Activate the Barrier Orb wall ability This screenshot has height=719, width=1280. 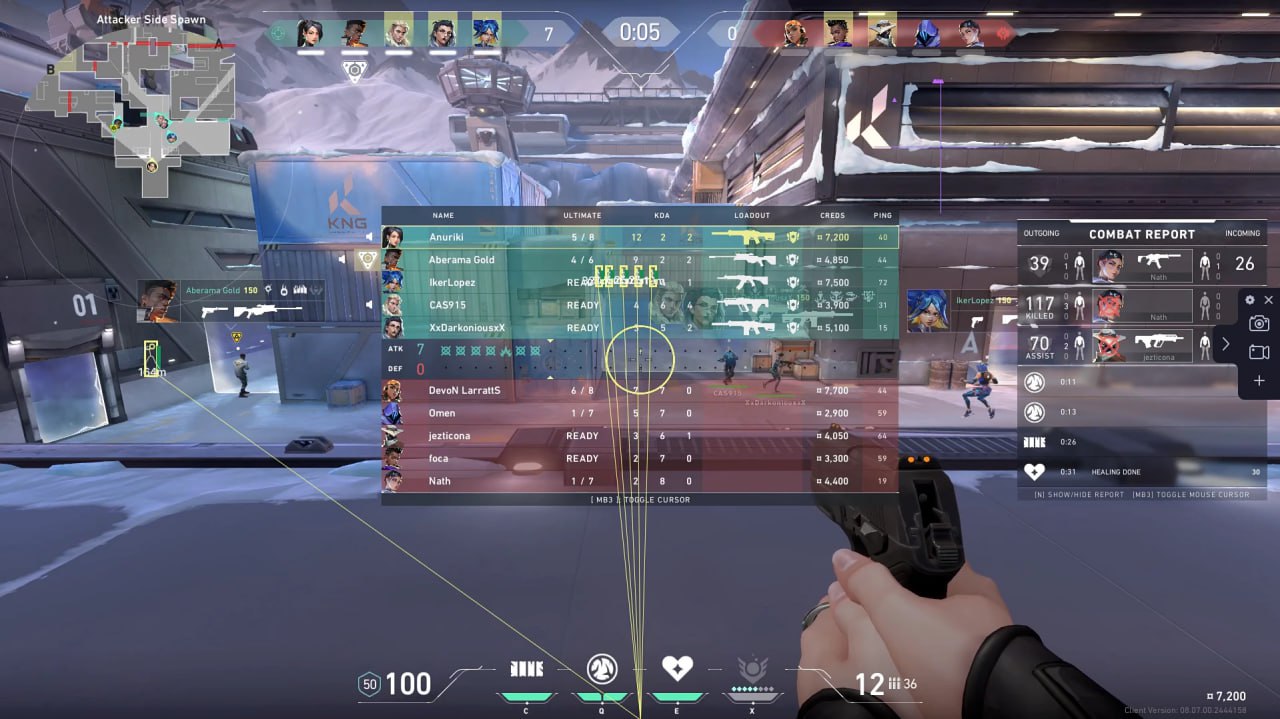[x=527, y=668]
